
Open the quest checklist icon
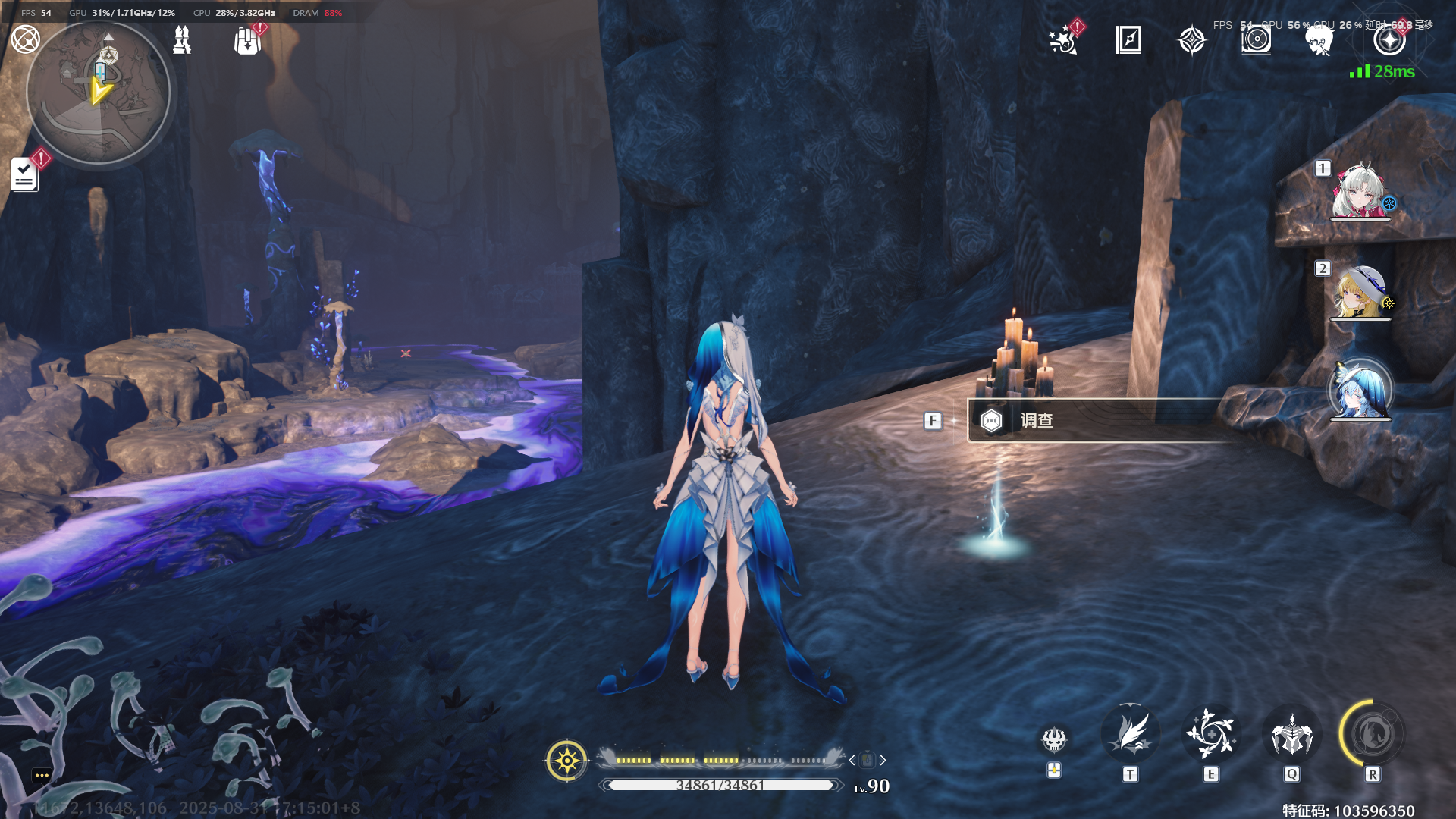click(24, 175)
